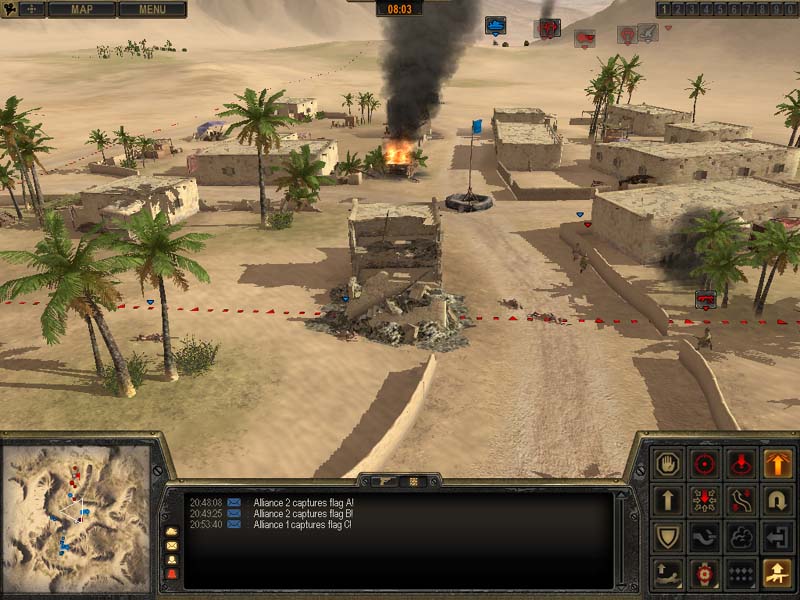The image size is (800, 600).
Task: Activate the U-turn arrow command
Action: [x=778, y=500]
